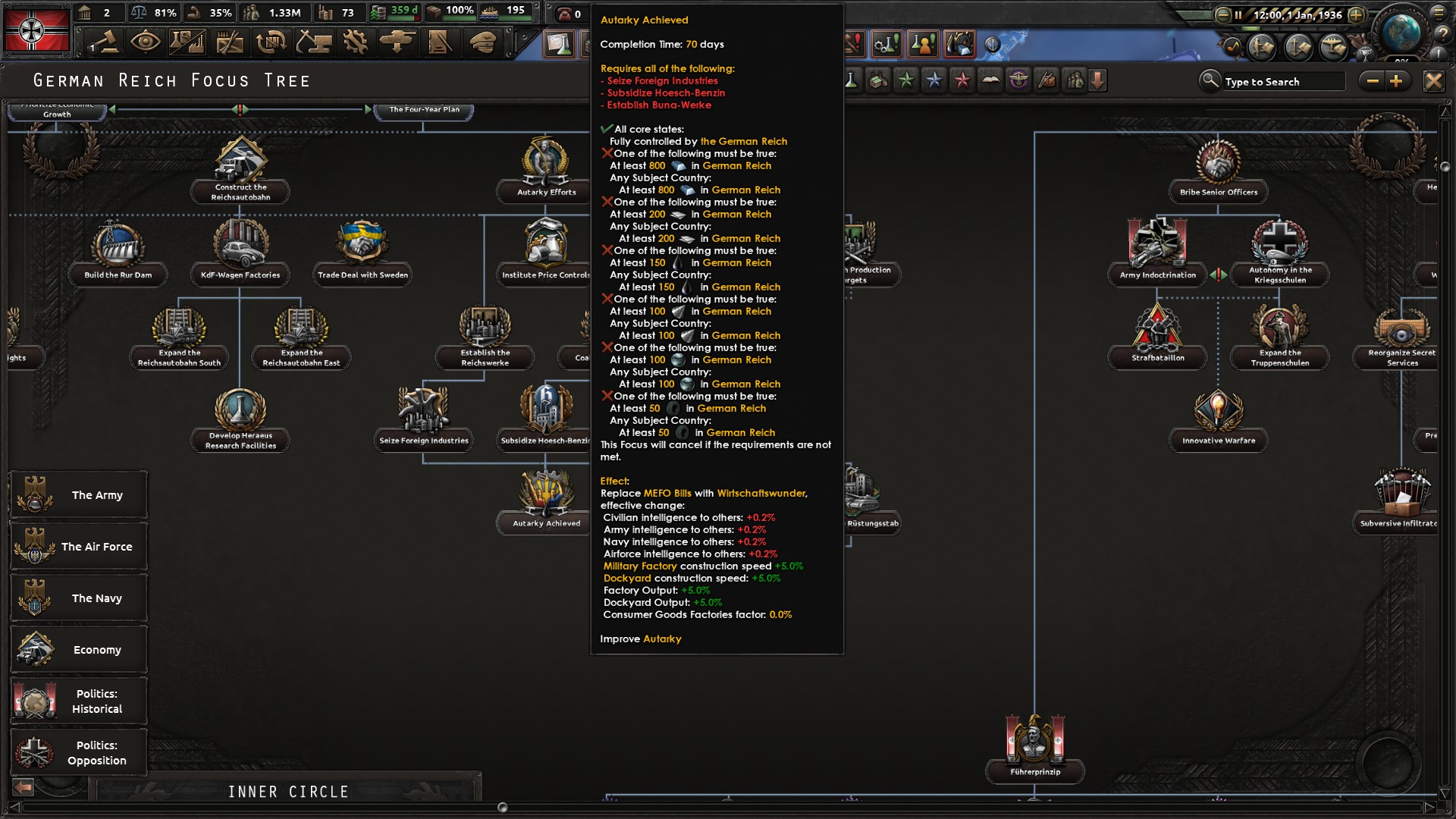The width and height of the screenshot is (1456, 819).
Task: Click the swap arrows beside Army Indoctrination
Action: pos(1218,273)
